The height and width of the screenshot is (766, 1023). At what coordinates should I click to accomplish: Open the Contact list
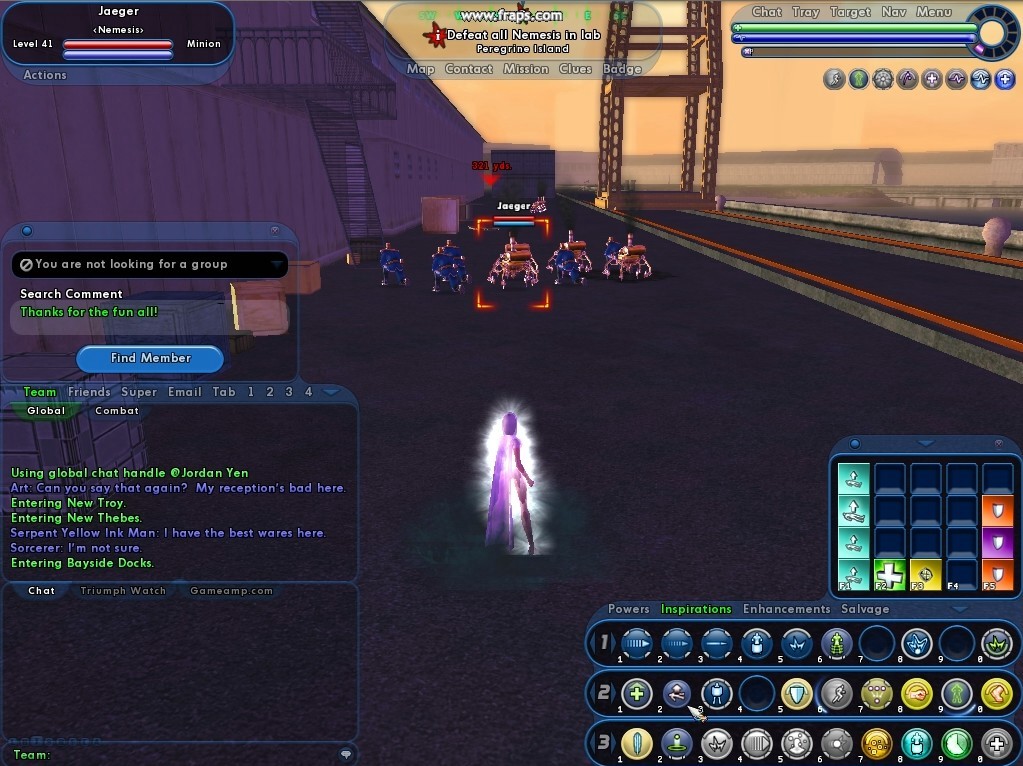(469, 69)
